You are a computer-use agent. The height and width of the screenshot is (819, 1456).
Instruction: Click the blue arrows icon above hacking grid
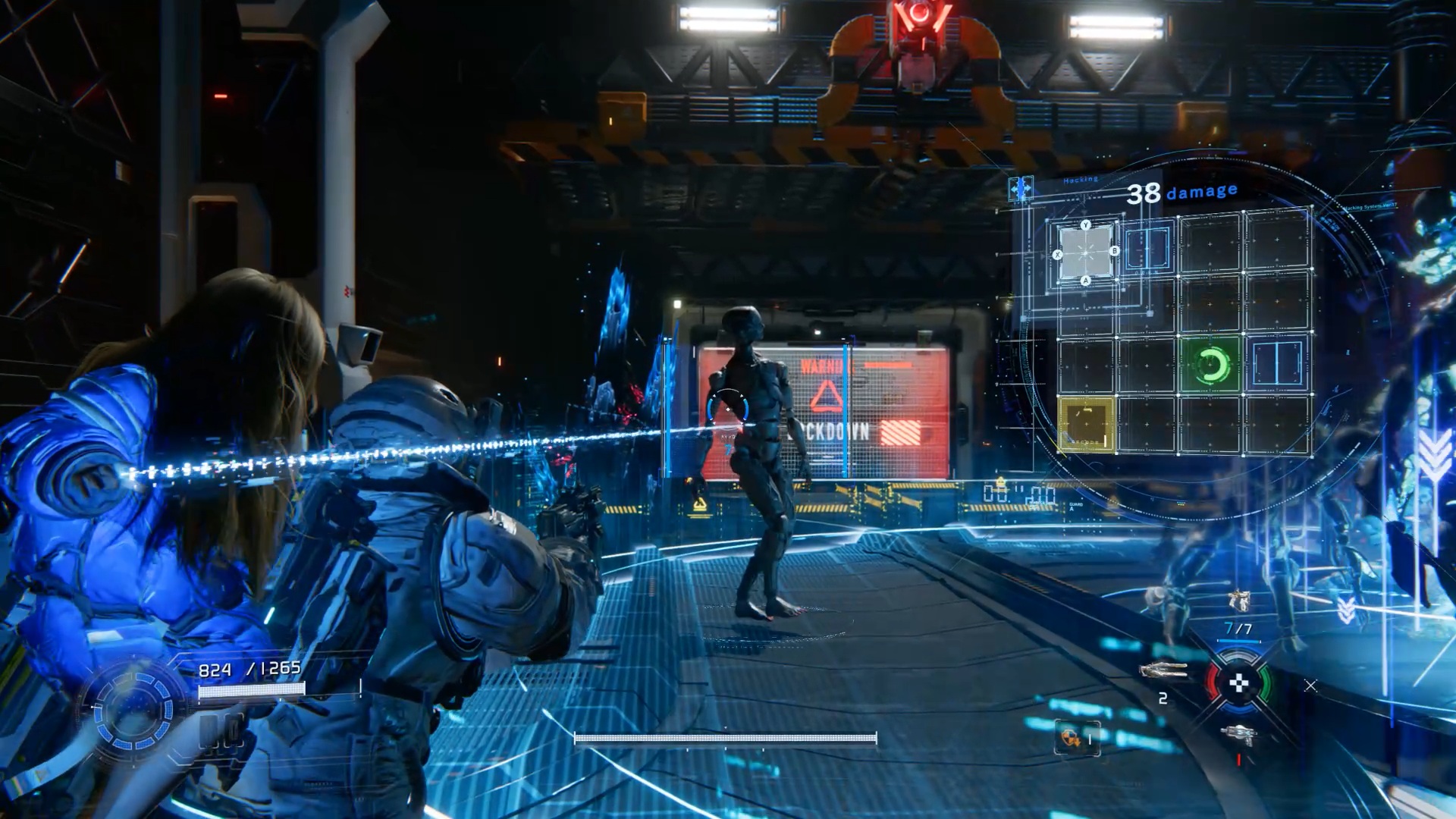pos(1021,188)
